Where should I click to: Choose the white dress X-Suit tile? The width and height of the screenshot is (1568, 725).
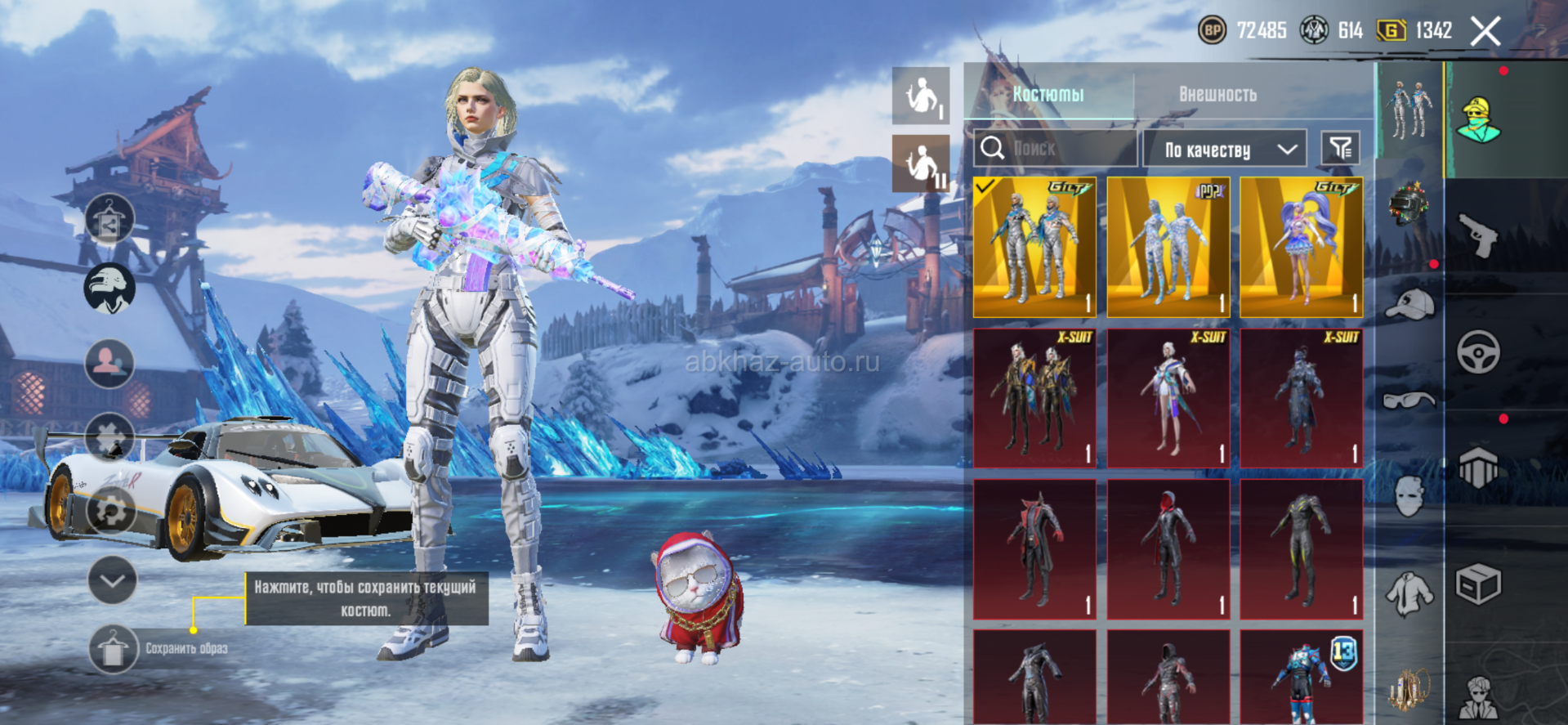coord(1168,398)
